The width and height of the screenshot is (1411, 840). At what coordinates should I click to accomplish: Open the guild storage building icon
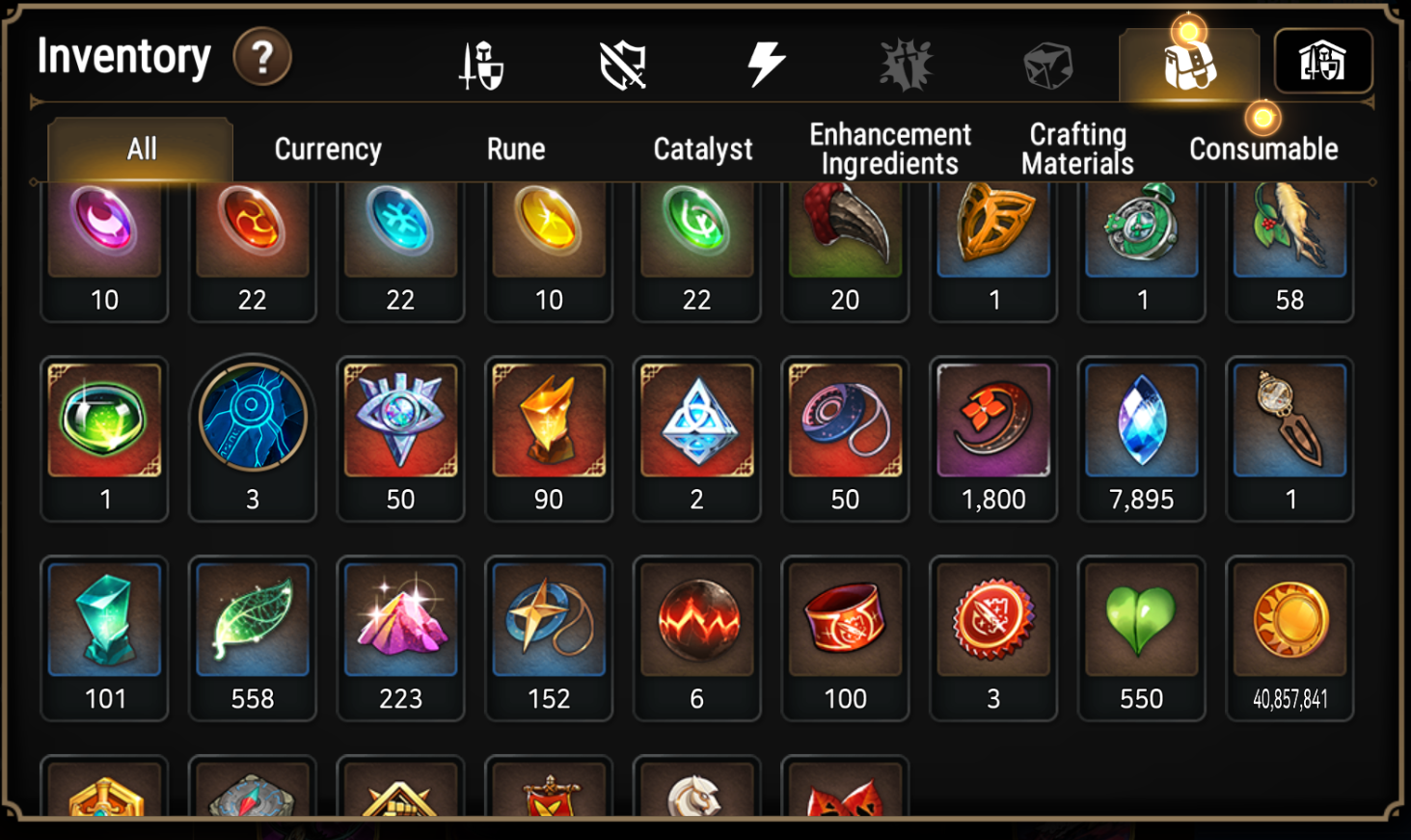tap(1323, 60)
